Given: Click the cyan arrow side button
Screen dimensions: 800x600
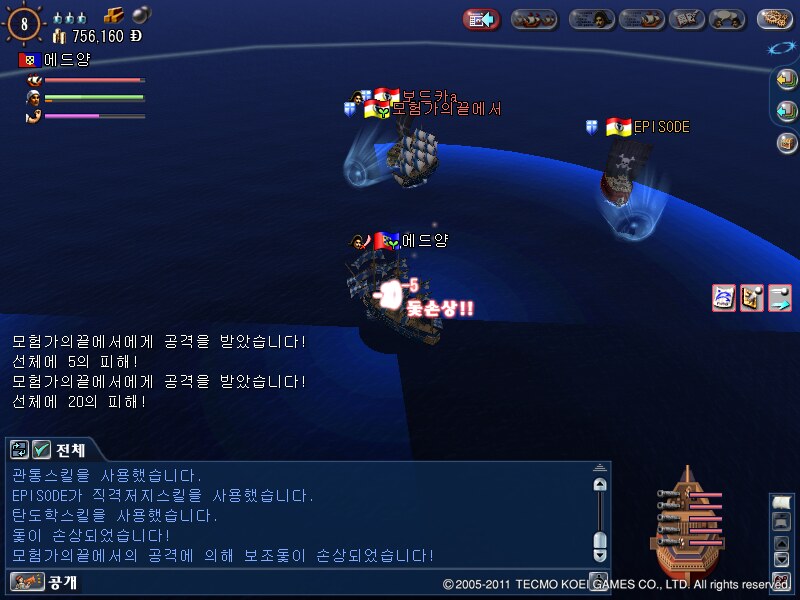Looking at the screenshot, I should click(x=787, y=110).
